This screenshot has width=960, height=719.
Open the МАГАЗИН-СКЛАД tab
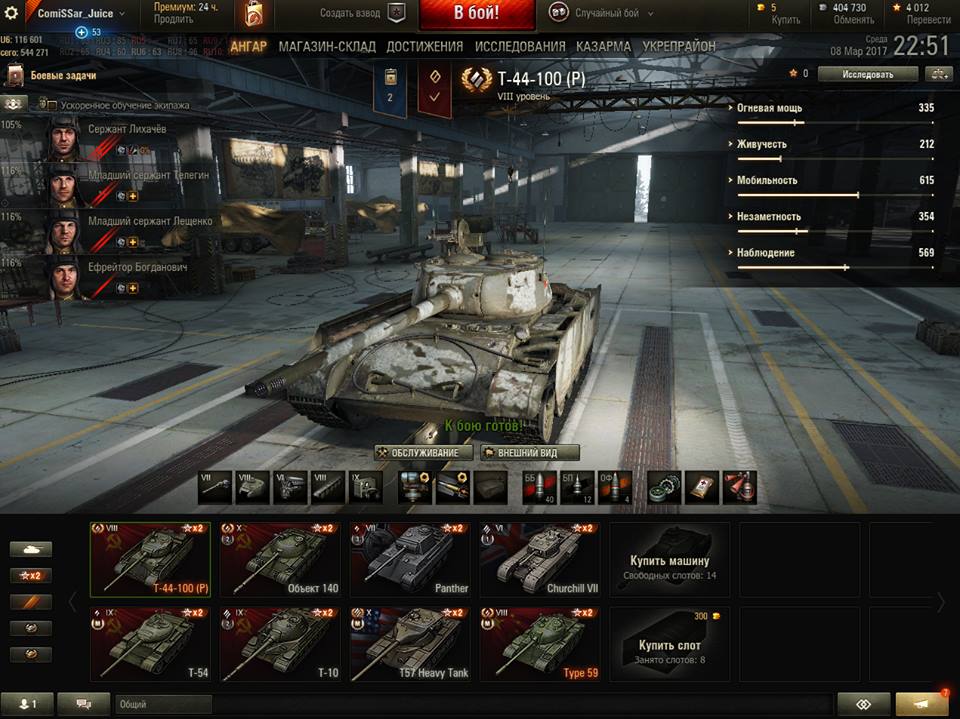coord(327,46)
